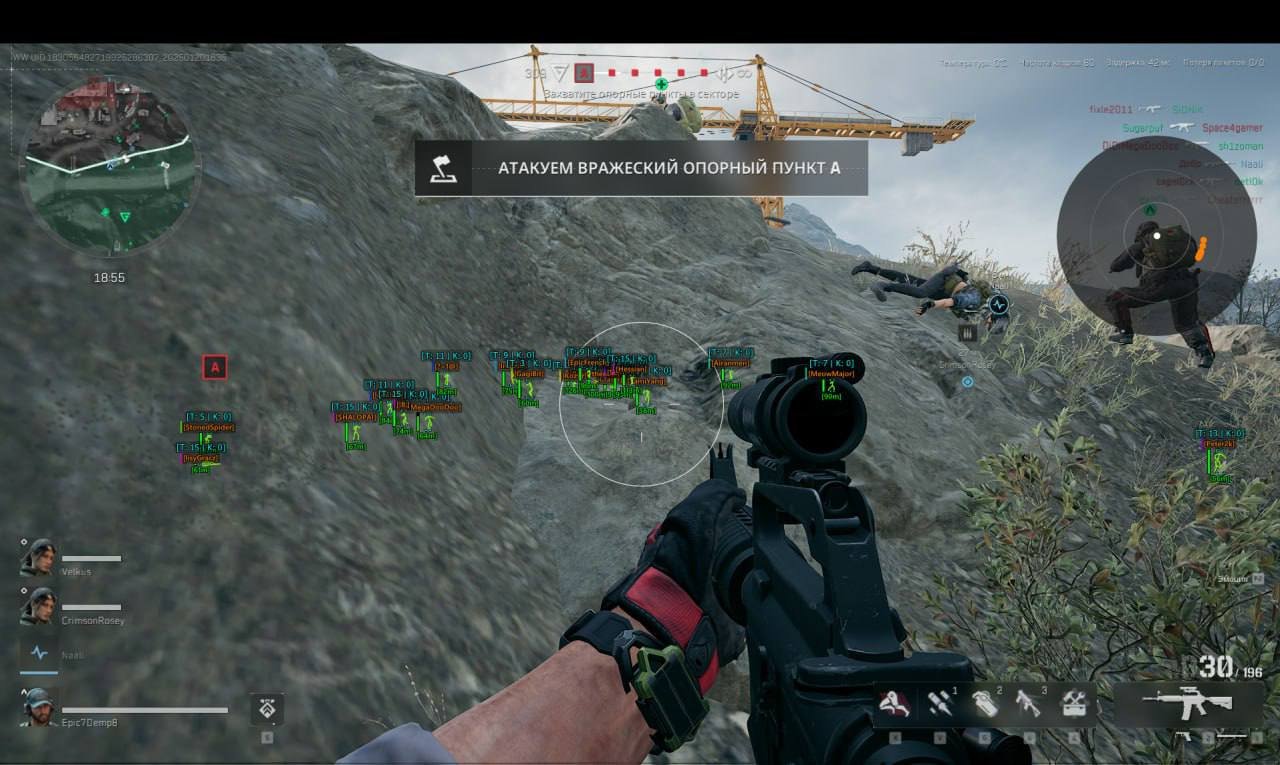Viewport: 1280px width, 765px height.
Task: Select the melee knife slot icon
Action: click(895, 705)
